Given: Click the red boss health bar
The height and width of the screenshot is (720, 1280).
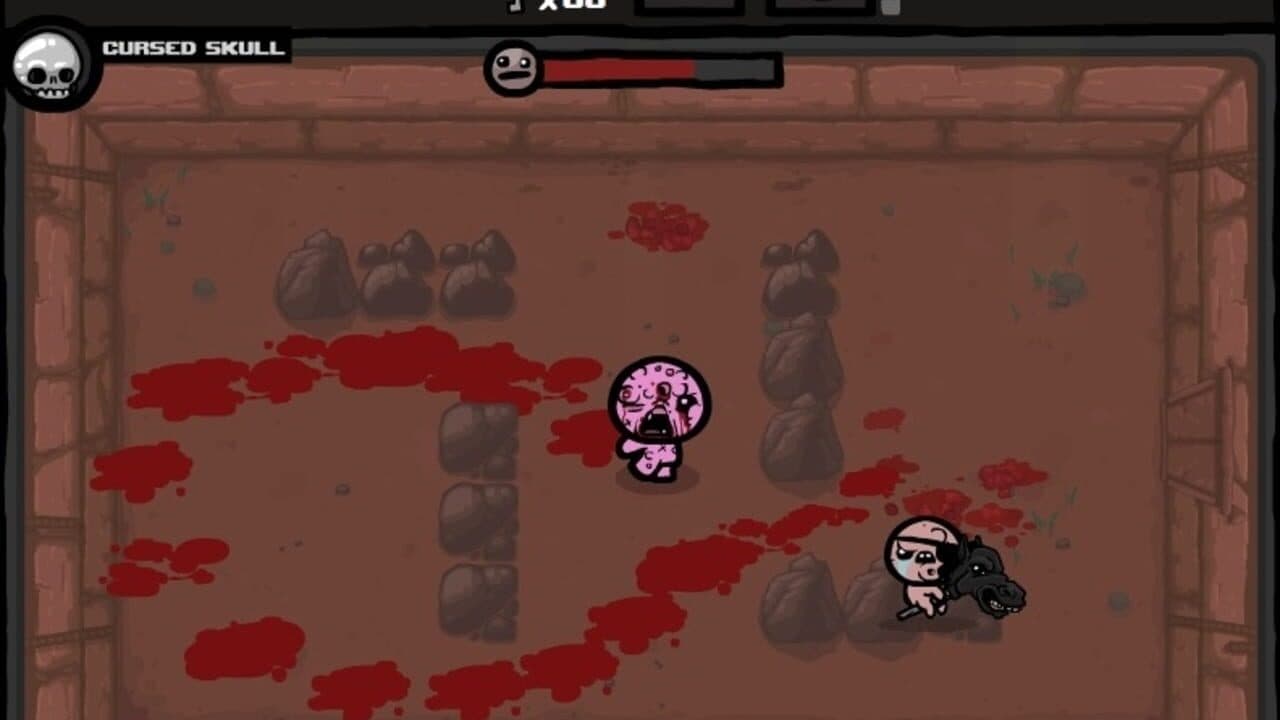Looking at the screenshot, I should (x=620, y=70).
